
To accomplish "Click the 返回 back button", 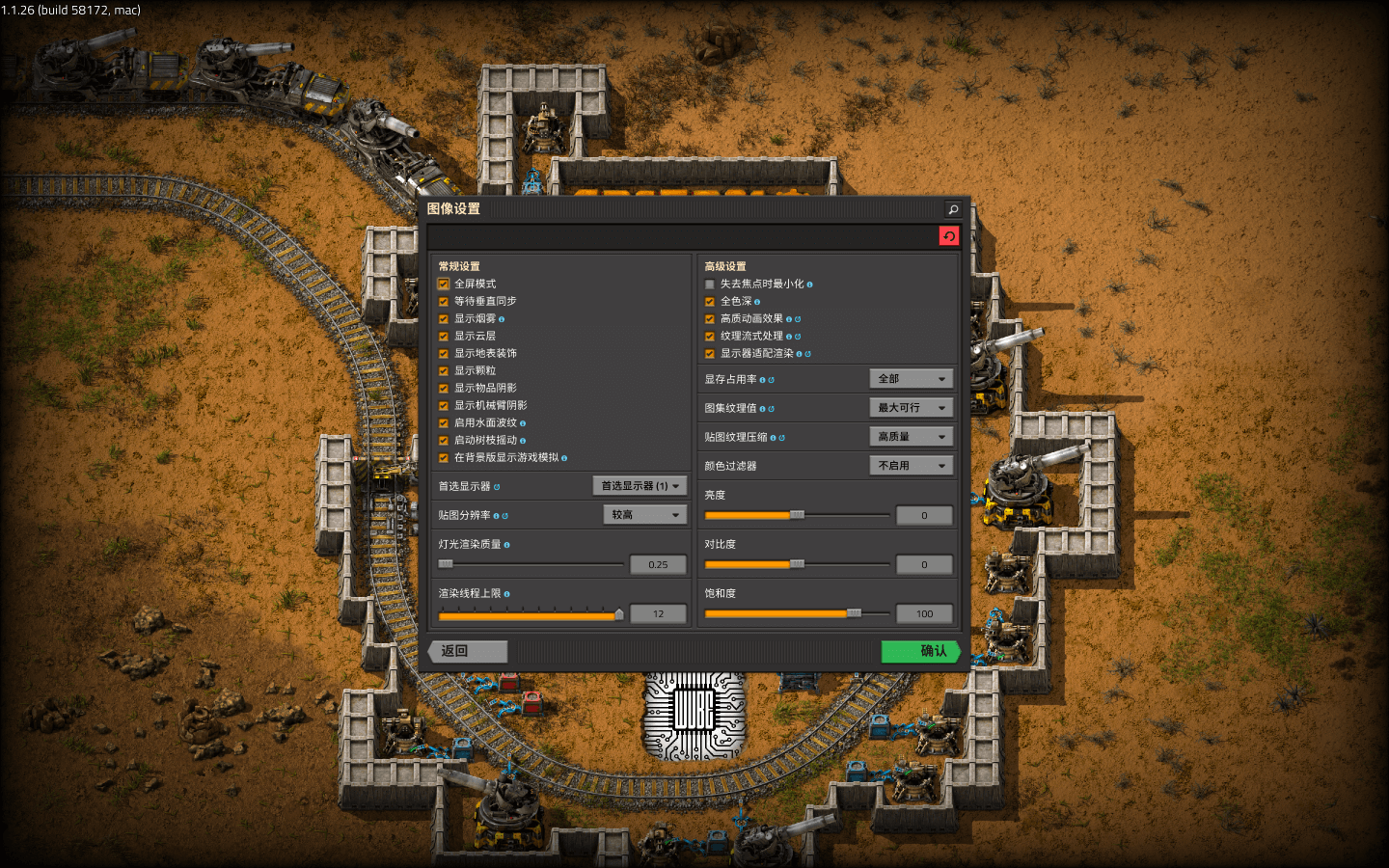I will click(x=466, y=651).
